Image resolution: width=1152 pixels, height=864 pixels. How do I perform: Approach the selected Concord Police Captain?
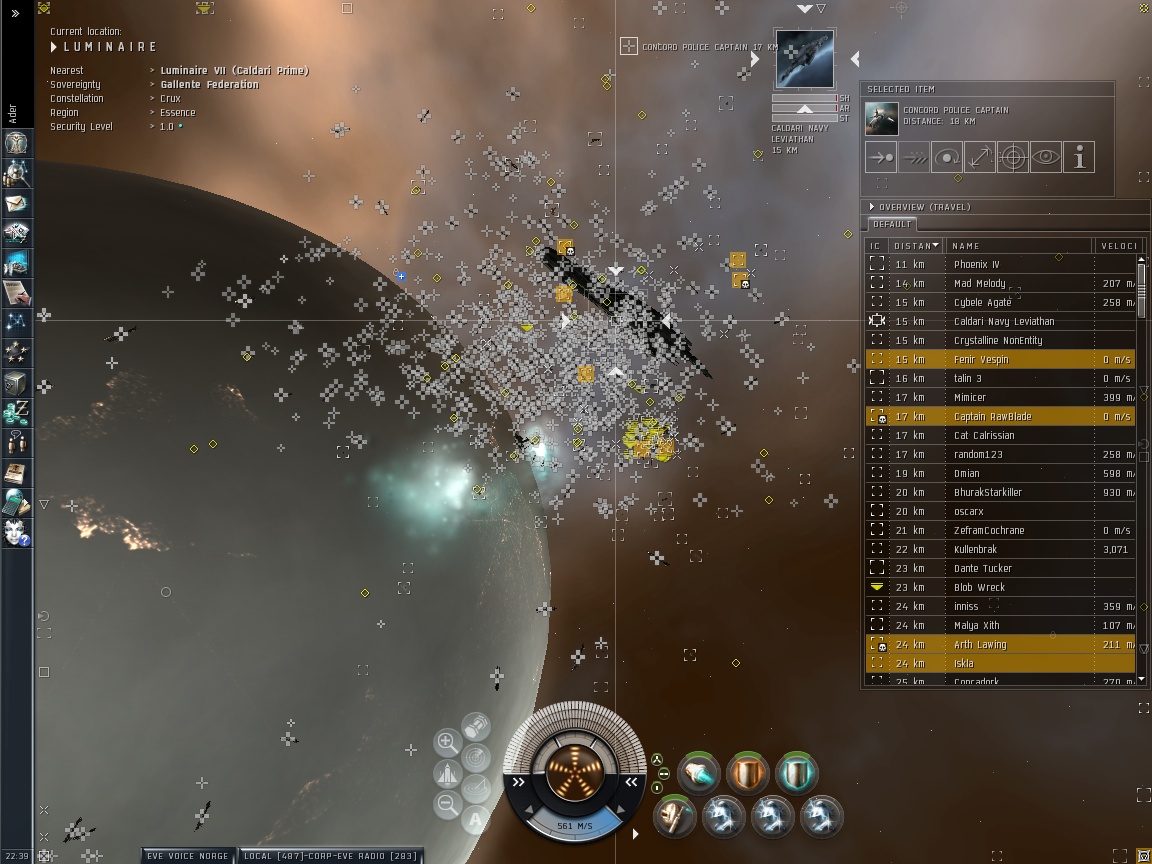coord(881,157)
